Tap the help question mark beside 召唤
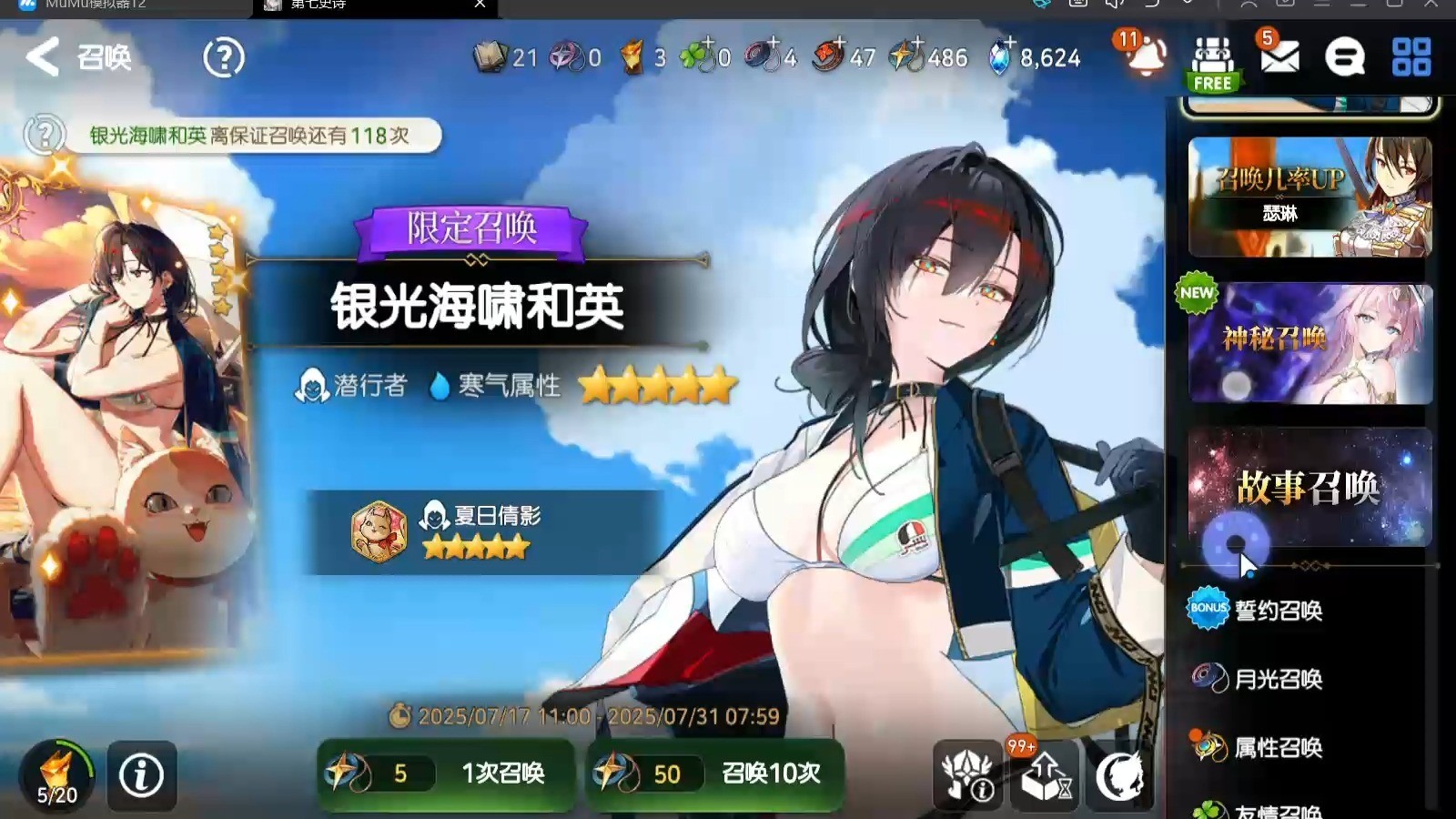The height and width of the screenshot is (819, 1456). (x=221, y=56)
